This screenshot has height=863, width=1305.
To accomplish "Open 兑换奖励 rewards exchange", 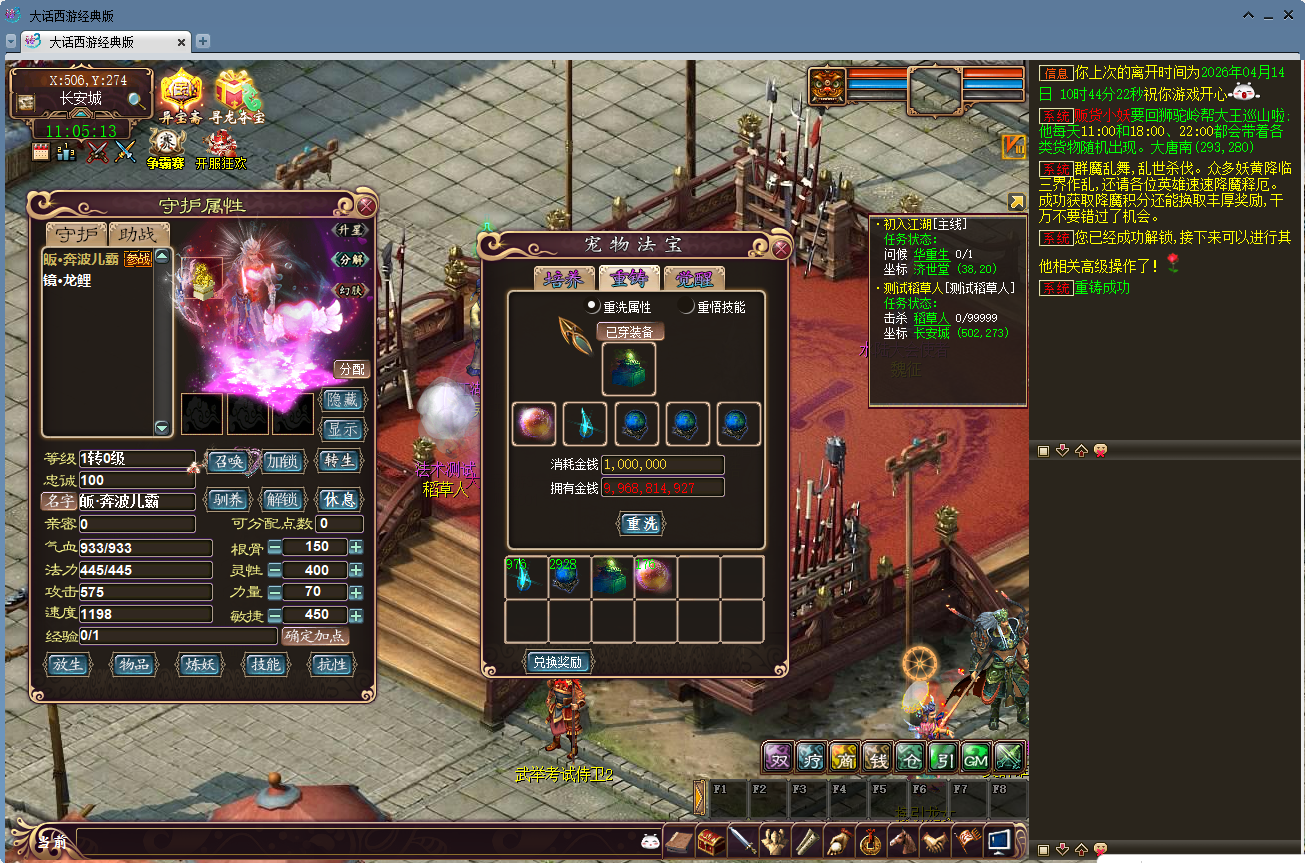I will coord(559,662).
